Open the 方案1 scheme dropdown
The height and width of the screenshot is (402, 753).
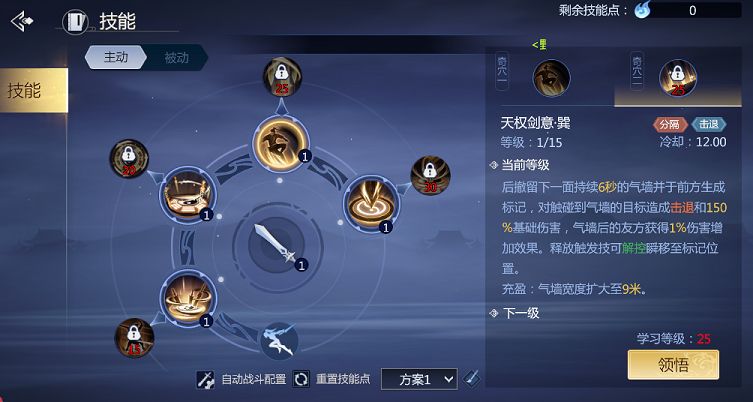tap(419, 379)
